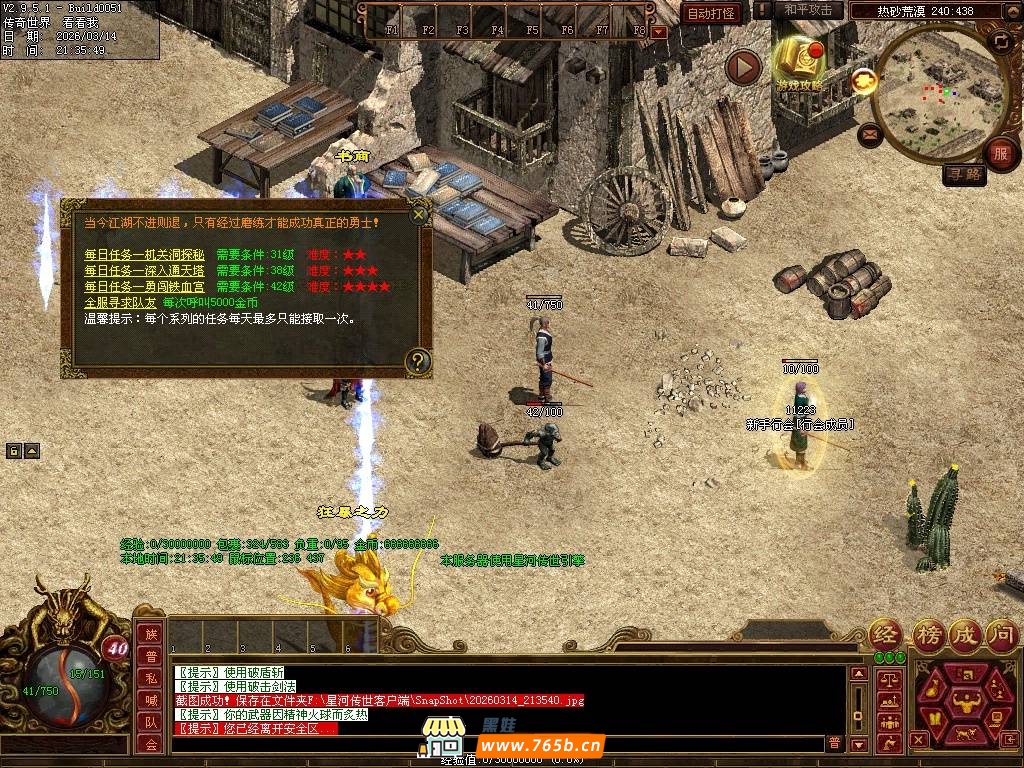This screenshot has width=1024, height=768.
Task: Click the round play arrow button
Action: point(743,68)
